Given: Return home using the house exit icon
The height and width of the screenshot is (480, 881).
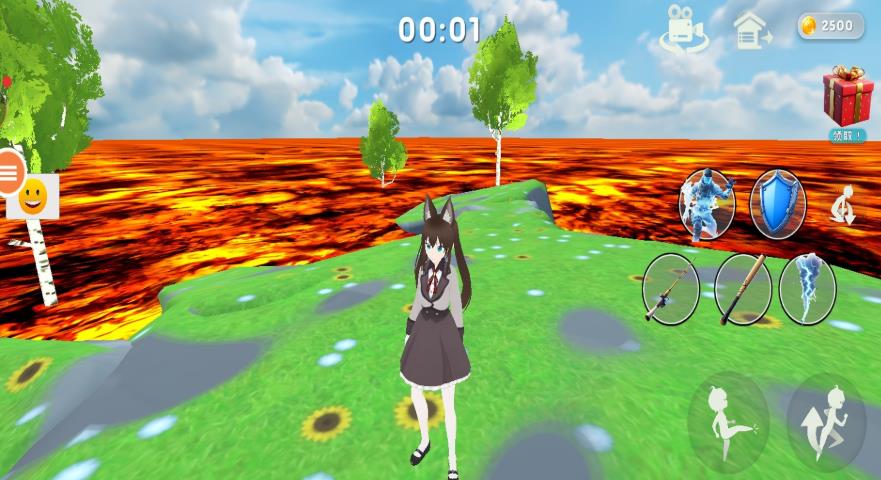Looking at the screenshot, I should 750,30.
